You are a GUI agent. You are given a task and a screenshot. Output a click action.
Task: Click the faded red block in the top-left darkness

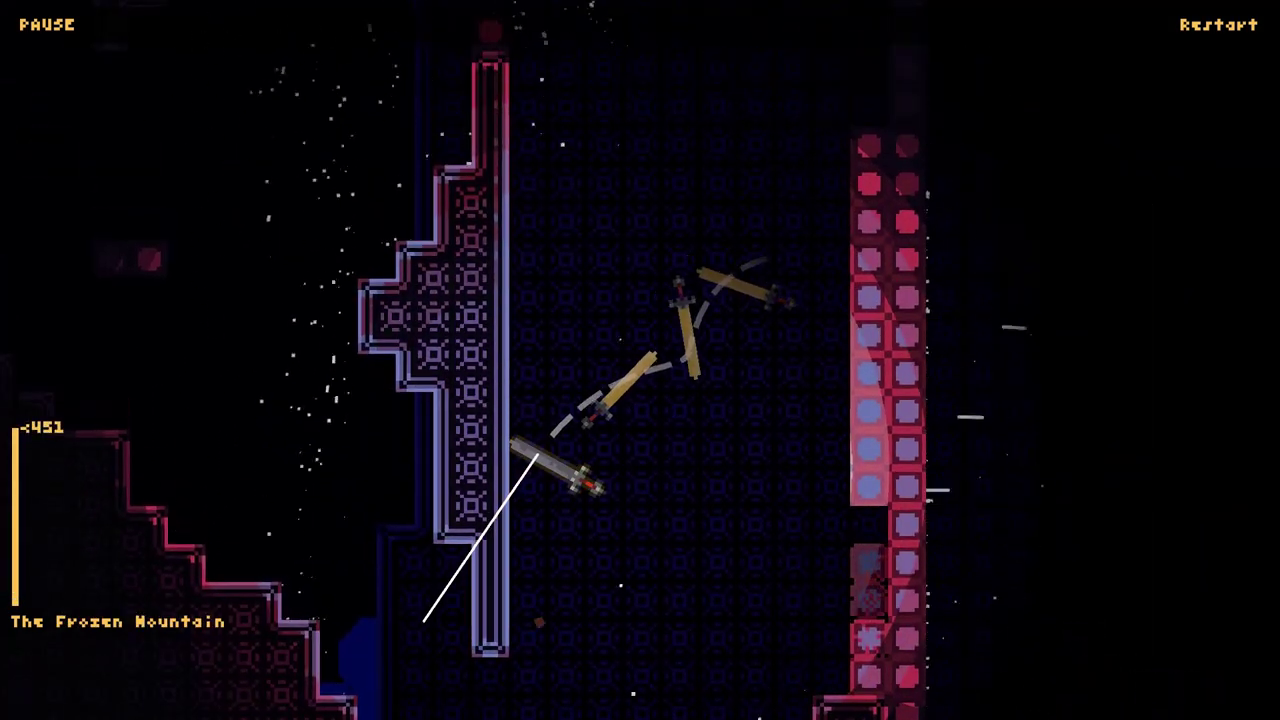(x=149, y=260)
